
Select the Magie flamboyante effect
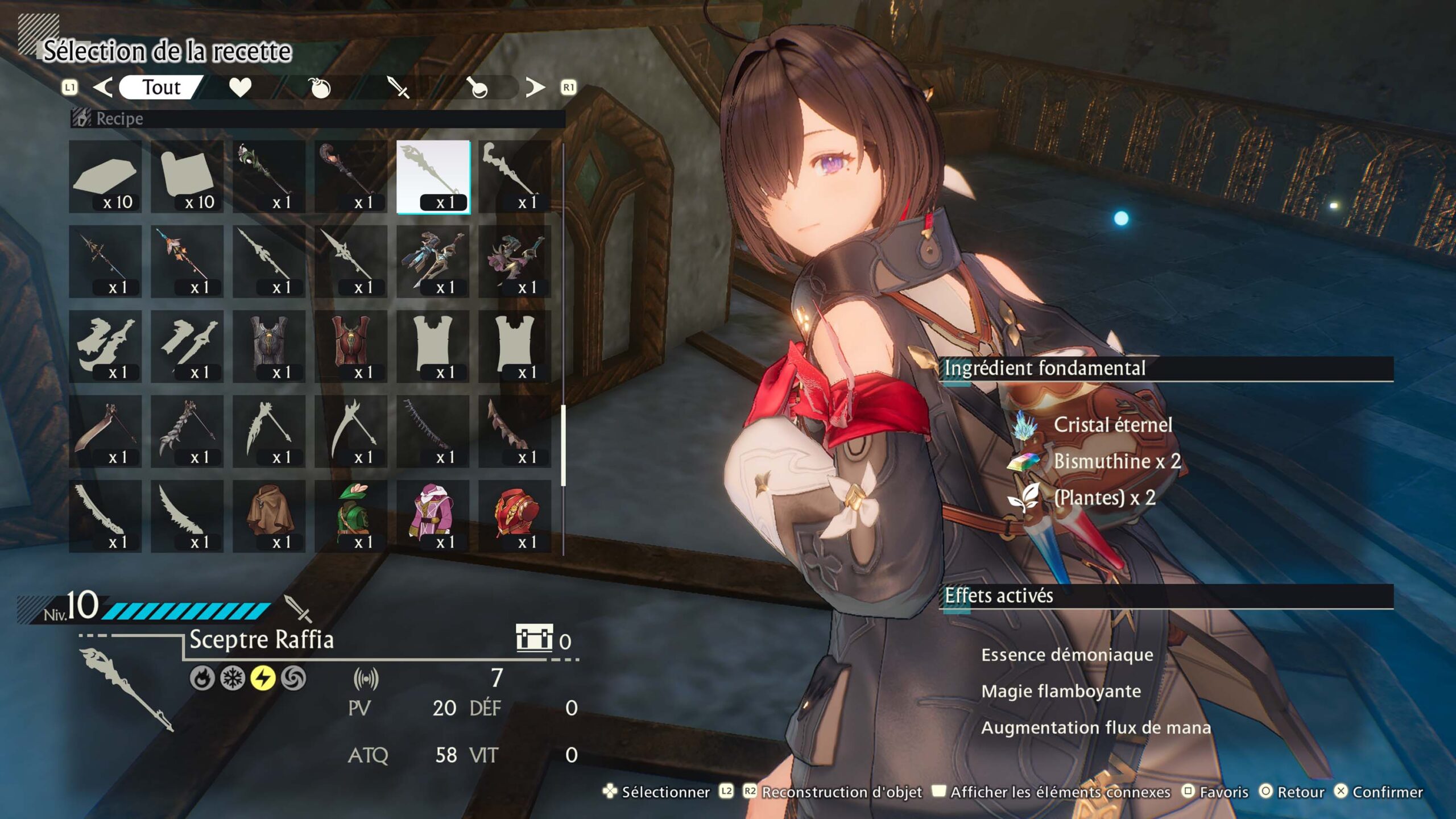1061,691
